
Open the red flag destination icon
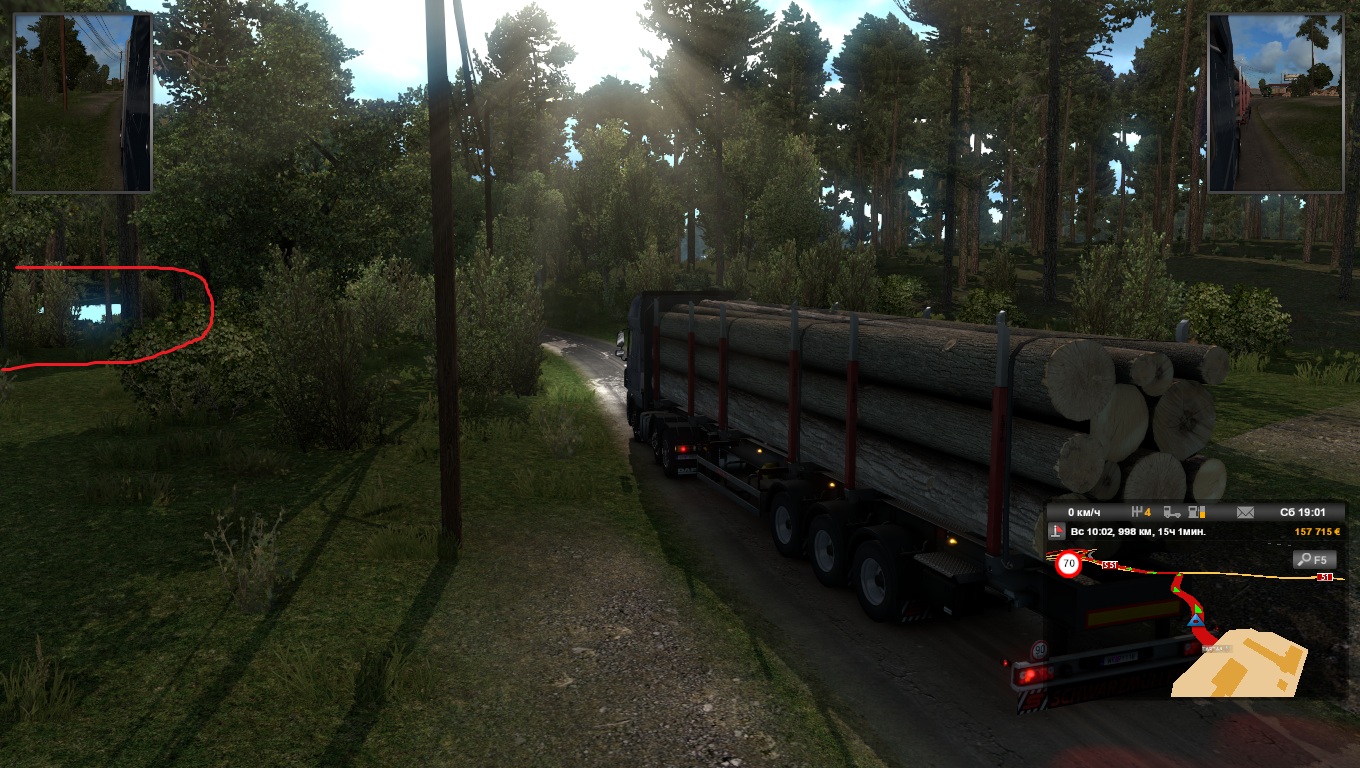pos(1057,532)
